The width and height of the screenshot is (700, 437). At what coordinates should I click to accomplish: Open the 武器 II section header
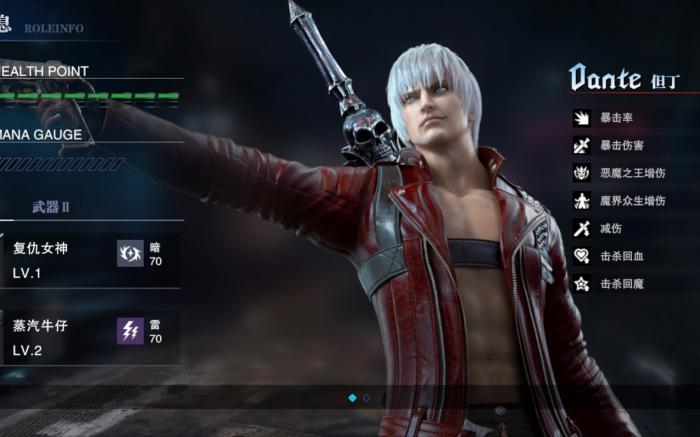tap(50, 207)
